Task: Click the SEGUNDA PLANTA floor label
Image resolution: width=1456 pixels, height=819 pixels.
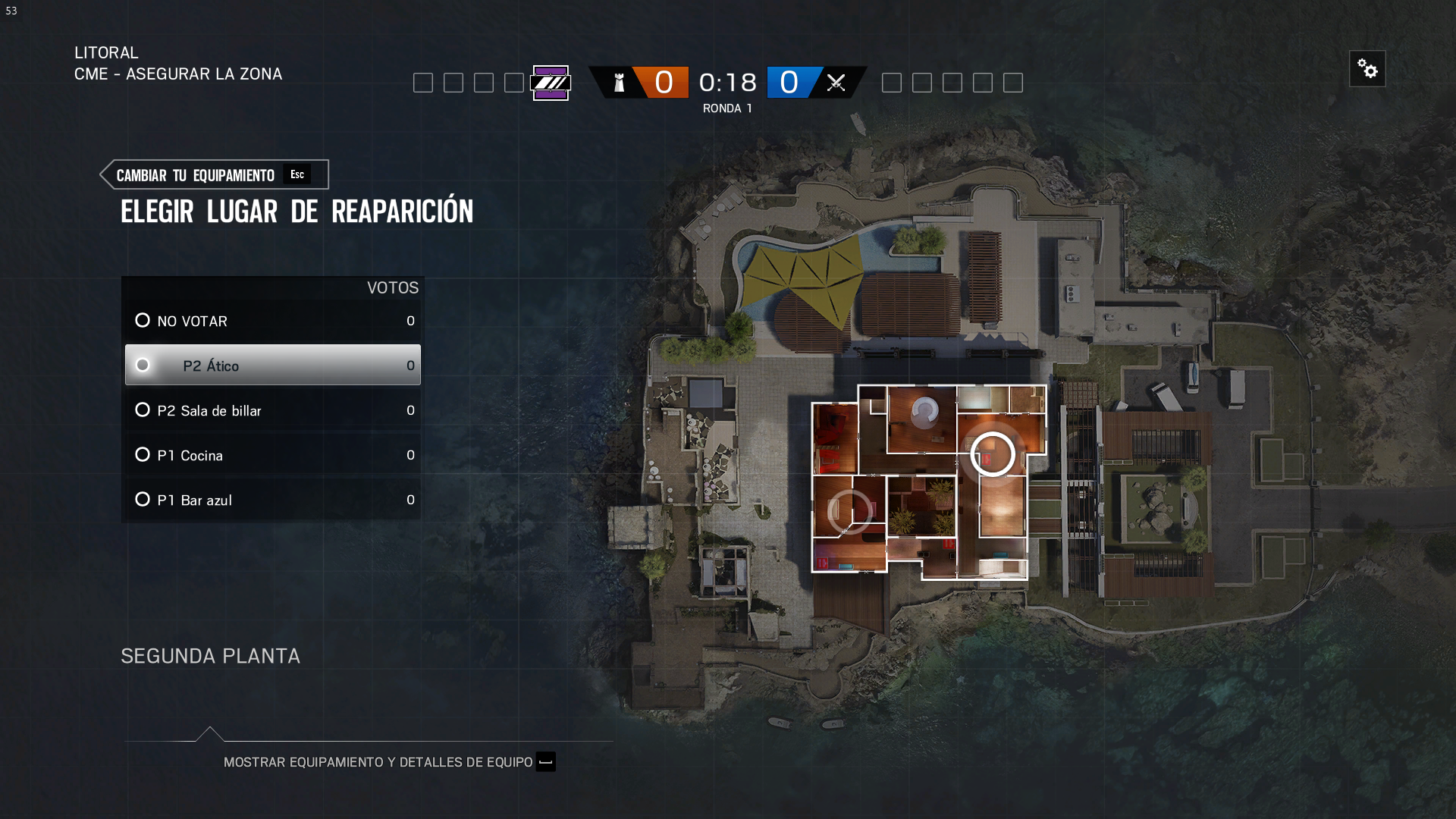Action: pos(210,656)
